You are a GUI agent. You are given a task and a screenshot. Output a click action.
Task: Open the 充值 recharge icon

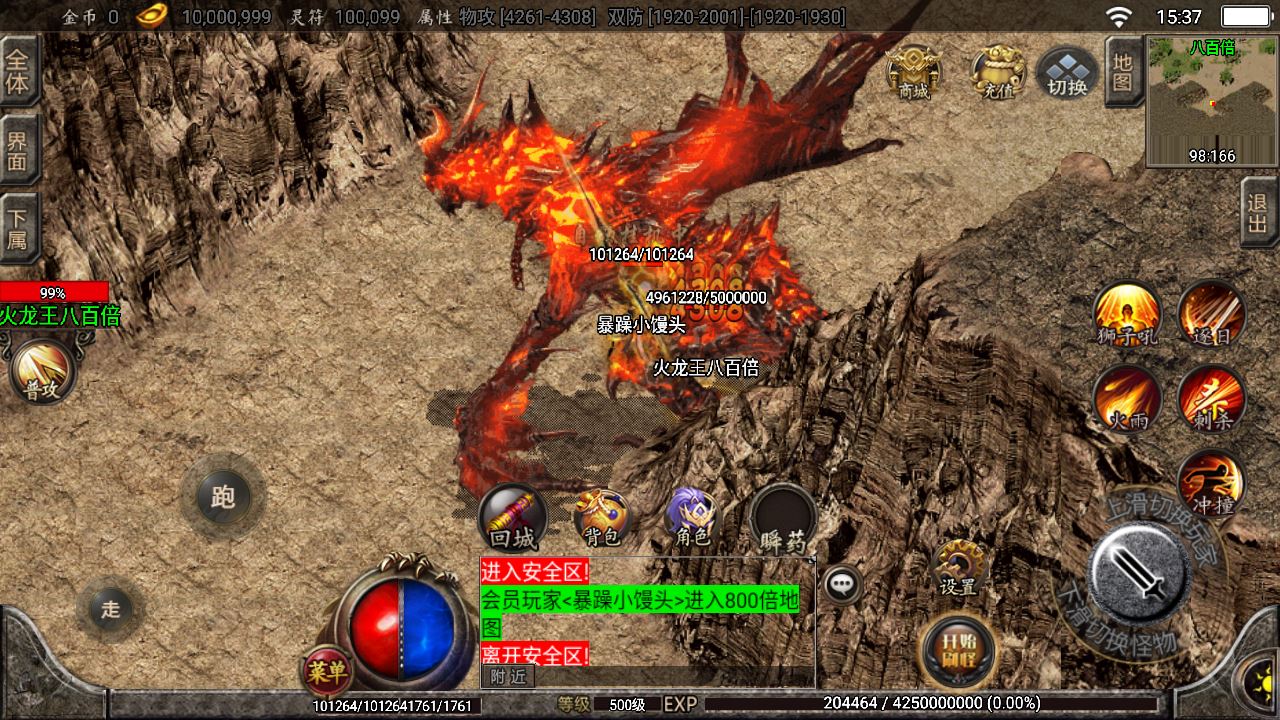point(997,72)
